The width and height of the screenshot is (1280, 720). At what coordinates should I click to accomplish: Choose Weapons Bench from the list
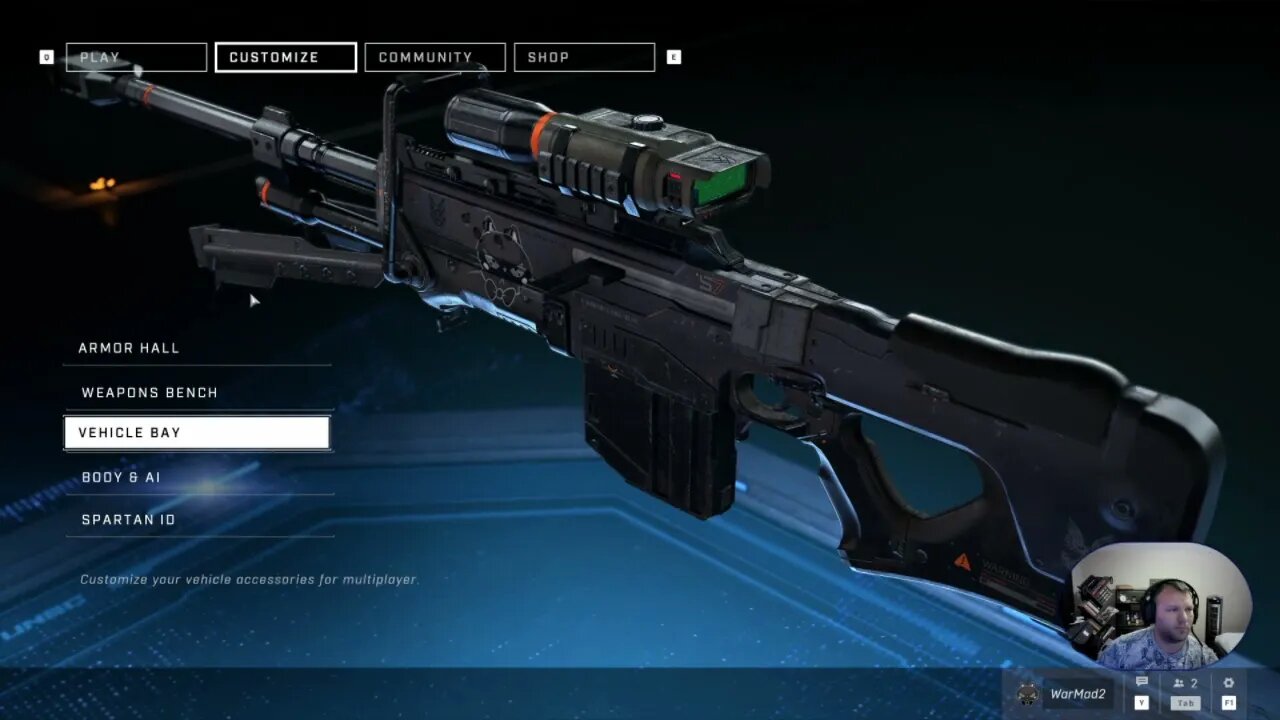point(196,392)
